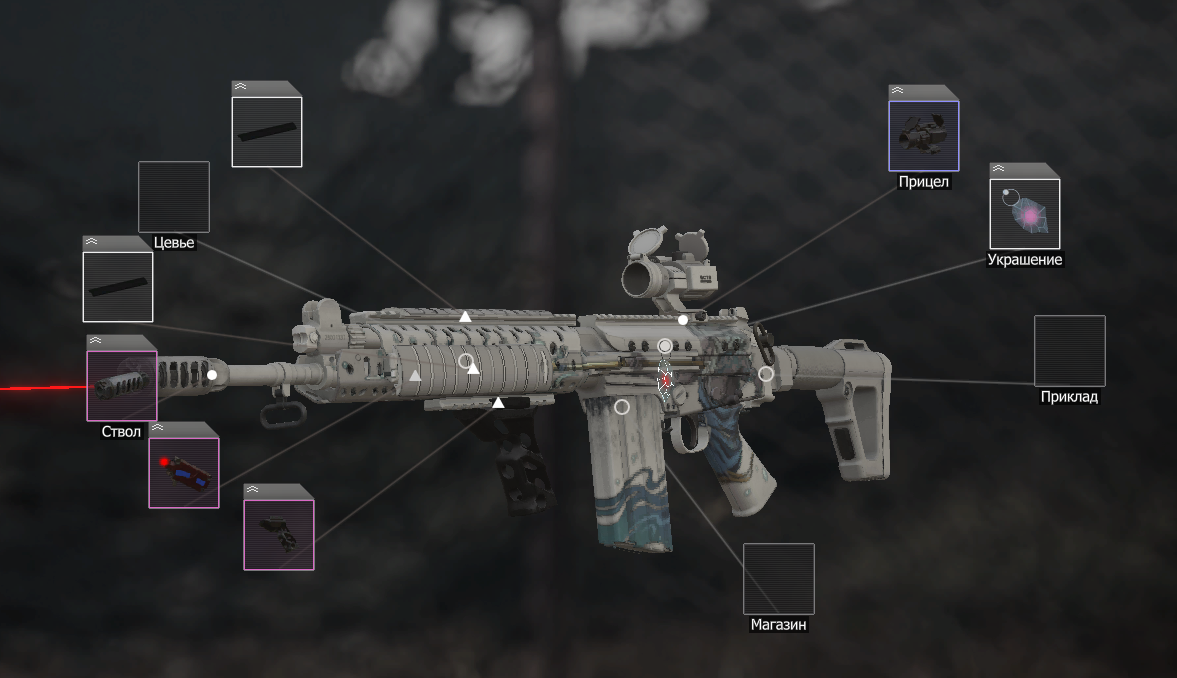Click the empty Цевье handguard slot
The image size is (1177, 678).
pos(173,197)
